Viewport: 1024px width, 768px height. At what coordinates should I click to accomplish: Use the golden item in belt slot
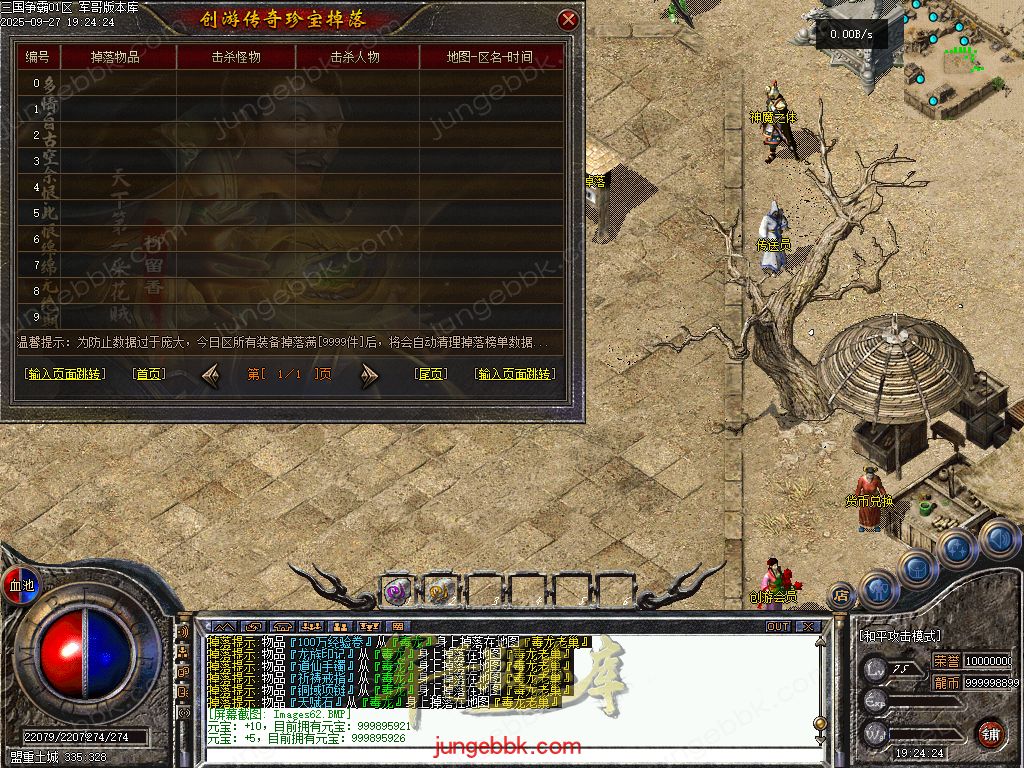[x=439, y=591]
